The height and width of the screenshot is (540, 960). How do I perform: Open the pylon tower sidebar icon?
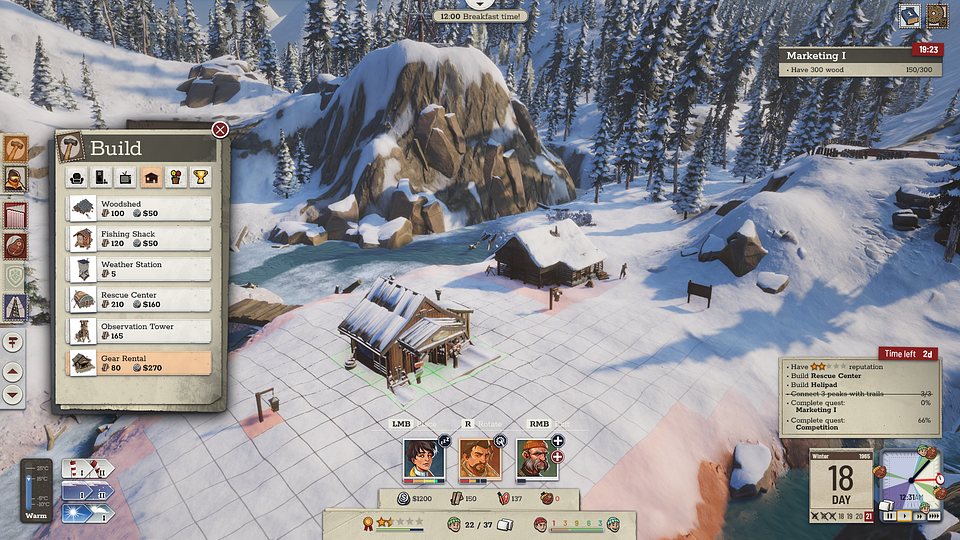(x=15, y=307)
